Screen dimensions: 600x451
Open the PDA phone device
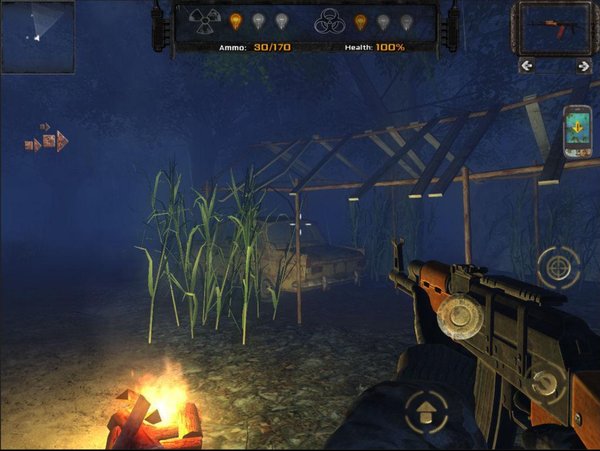pos(578,131)
